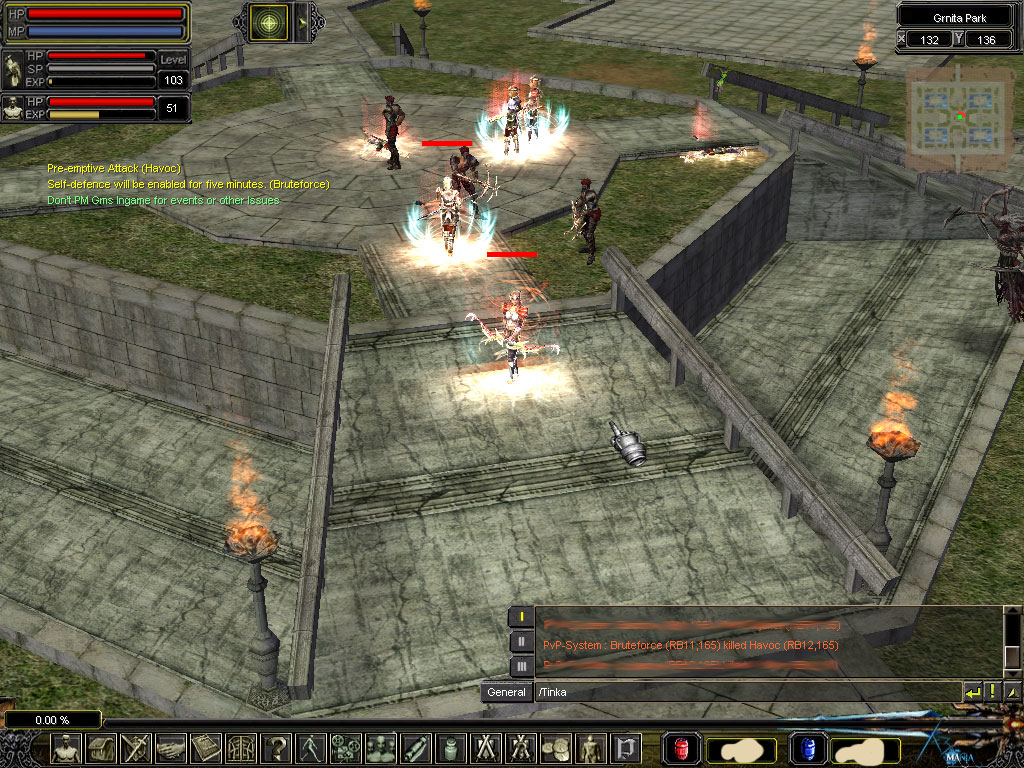Viewport: 1024px width, 768px height.
Task: Open the three-faces party icon
Action: coord(379,749)
